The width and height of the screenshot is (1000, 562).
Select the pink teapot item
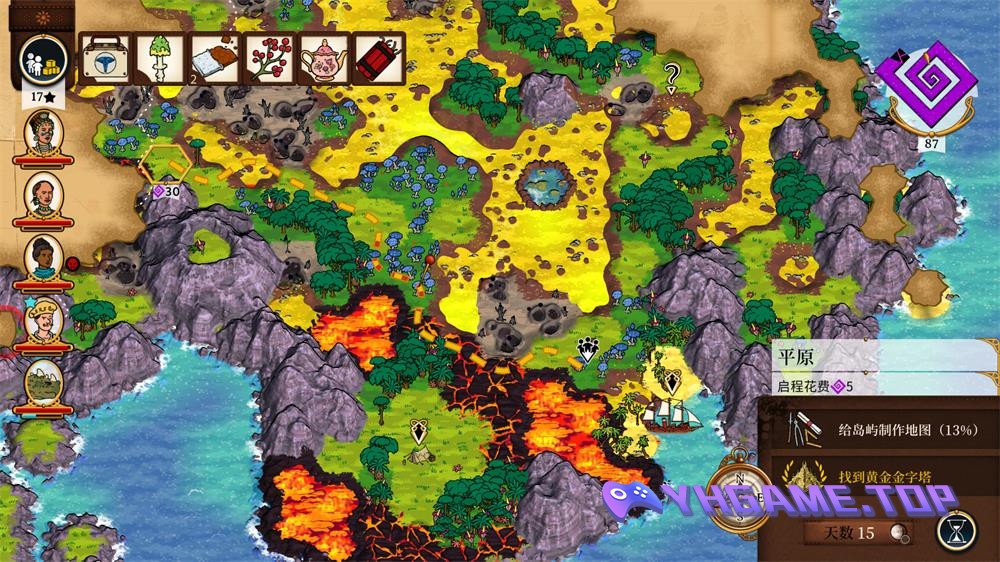(x=324, y=58)
